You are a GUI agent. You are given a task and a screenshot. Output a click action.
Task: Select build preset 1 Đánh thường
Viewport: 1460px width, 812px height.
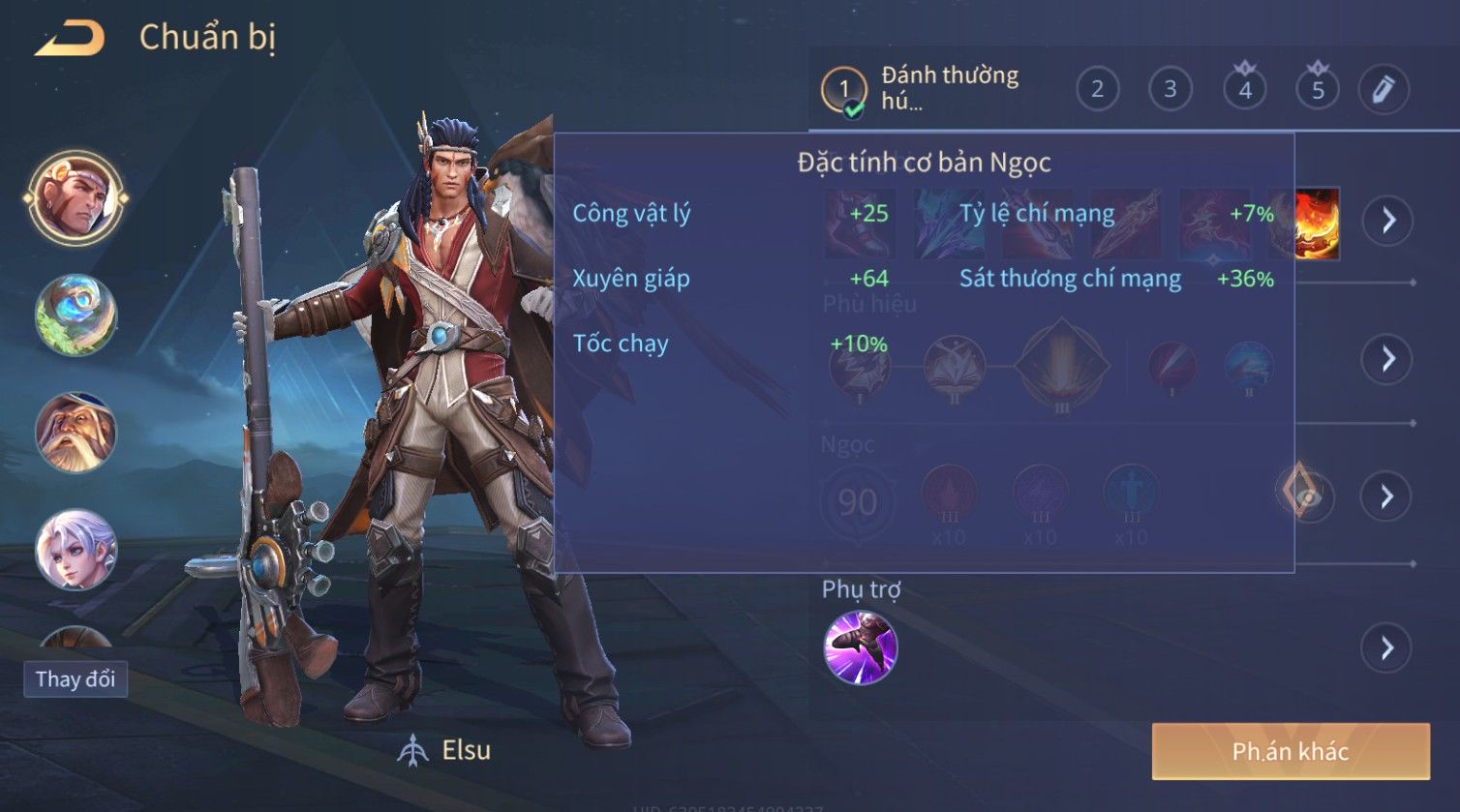tap(920, 89)
